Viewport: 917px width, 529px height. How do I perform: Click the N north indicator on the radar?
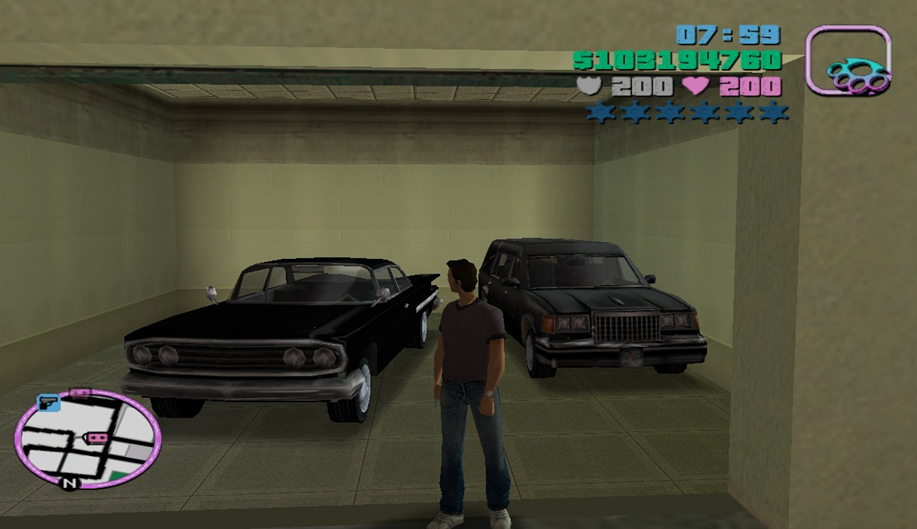pos(69,484)
